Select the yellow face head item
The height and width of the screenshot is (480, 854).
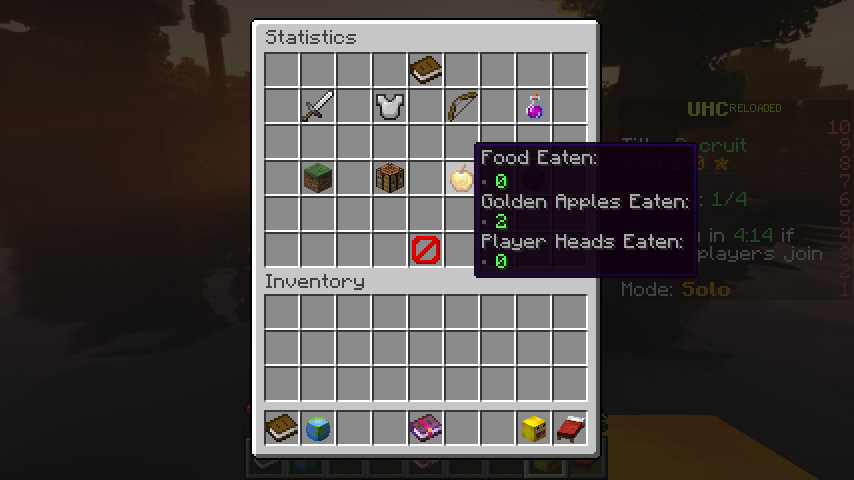[x=534, y=428]
